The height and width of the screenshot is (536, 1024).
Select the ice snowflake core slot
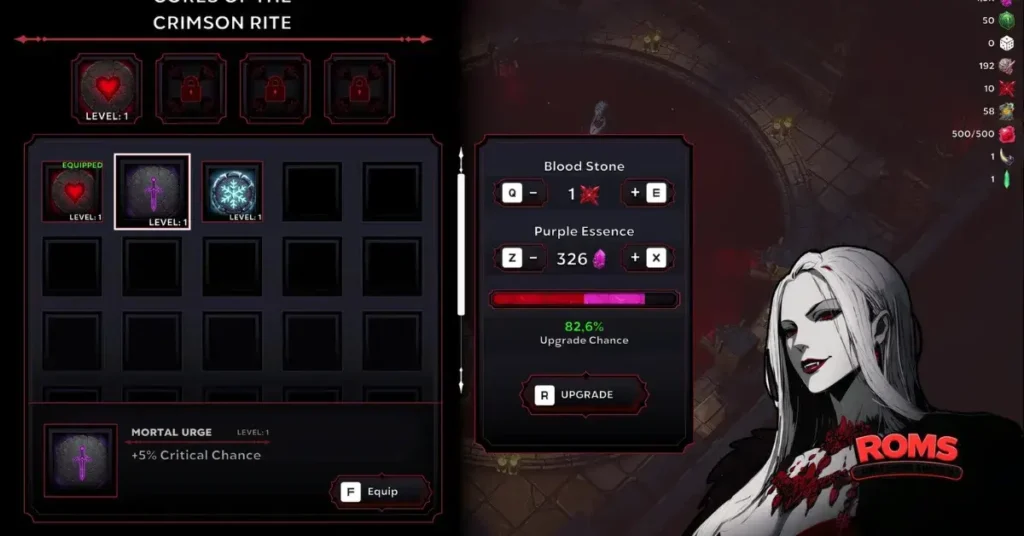coord(232,191)
